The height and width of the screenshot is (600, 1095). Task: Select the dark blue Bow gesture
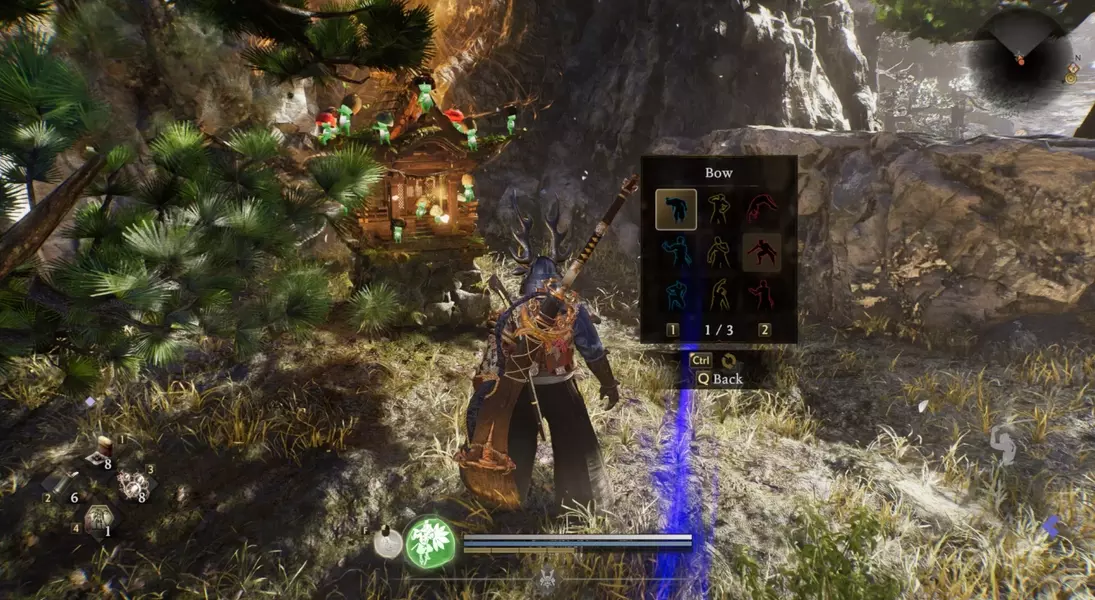(676, 208)
